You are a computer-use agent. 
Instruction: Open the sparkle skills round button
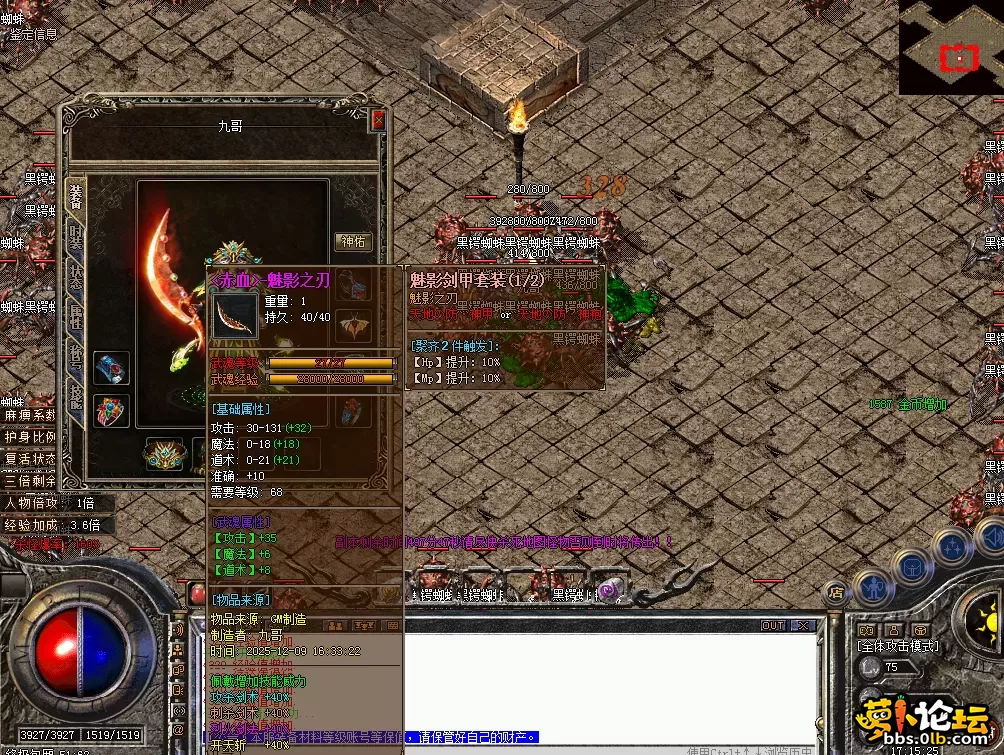pyautogui.click(x=952, y=547)
